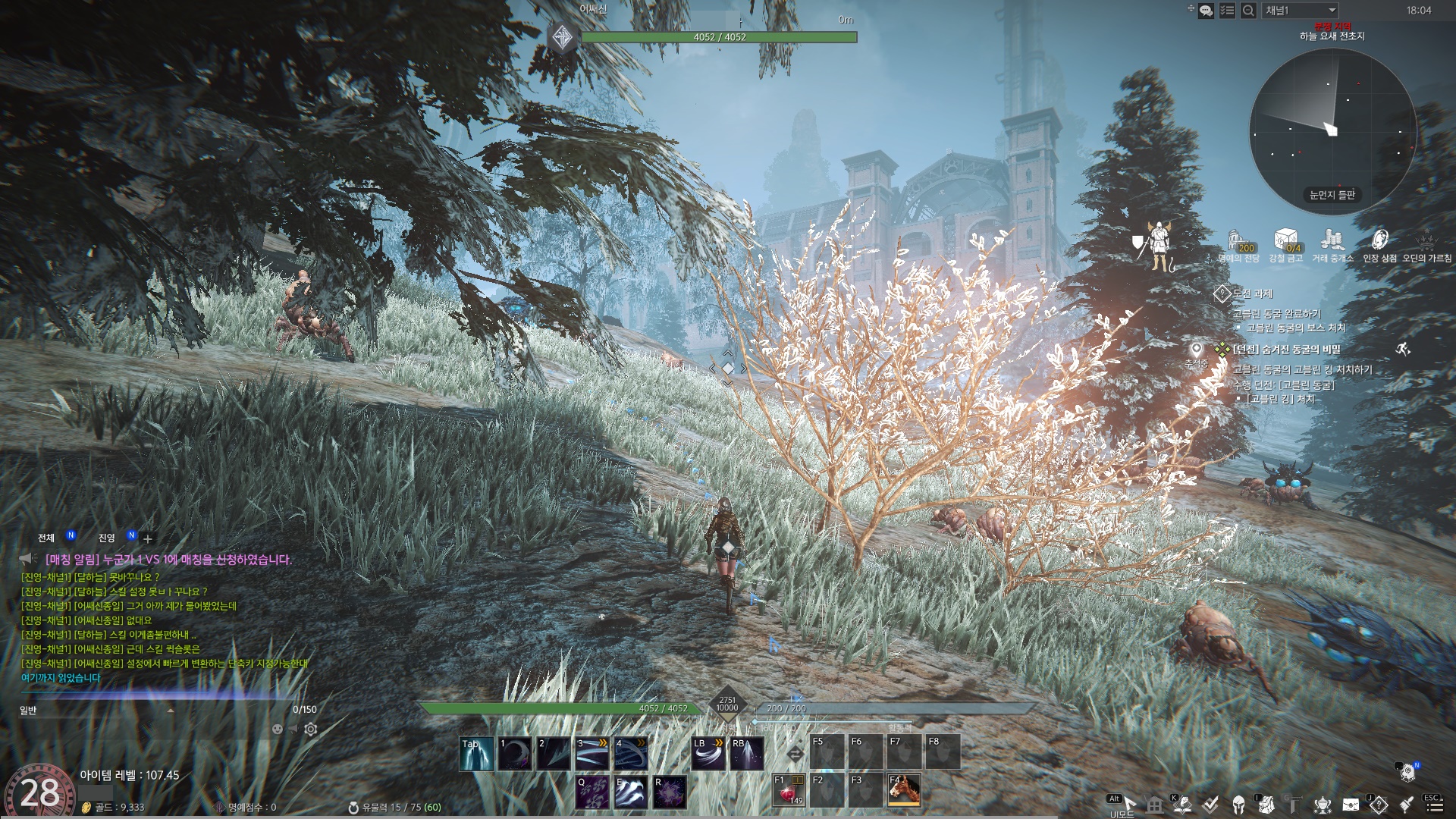Summon the horse mount in F4 slot
The image size is (1456, 819).
pos(904,789)
